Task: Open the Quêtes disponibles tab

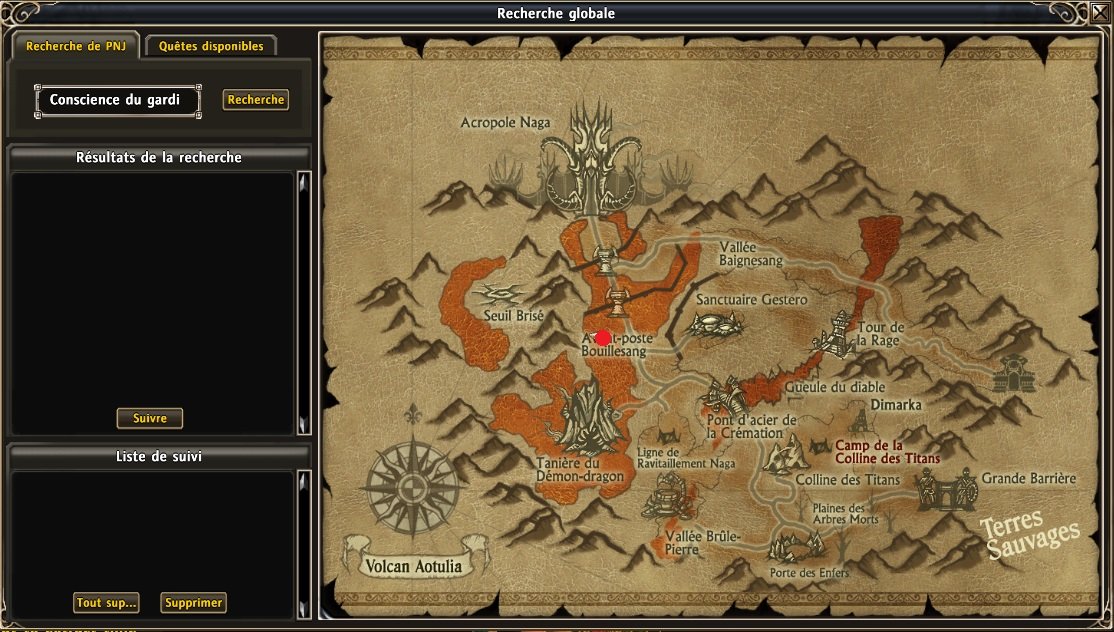Action: (x=211, y=46)
